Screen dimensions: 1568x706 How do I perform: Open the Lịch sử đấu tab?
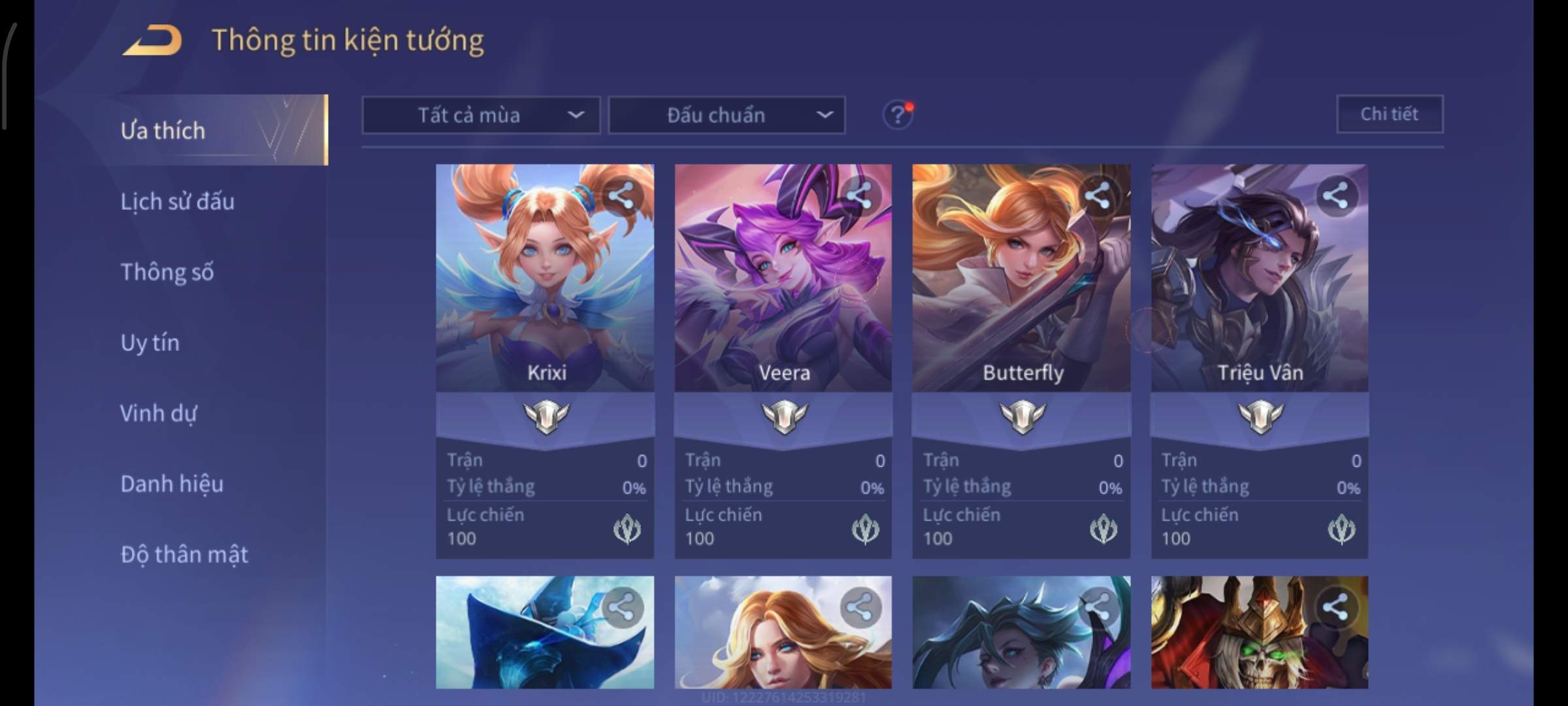point(177,201)
